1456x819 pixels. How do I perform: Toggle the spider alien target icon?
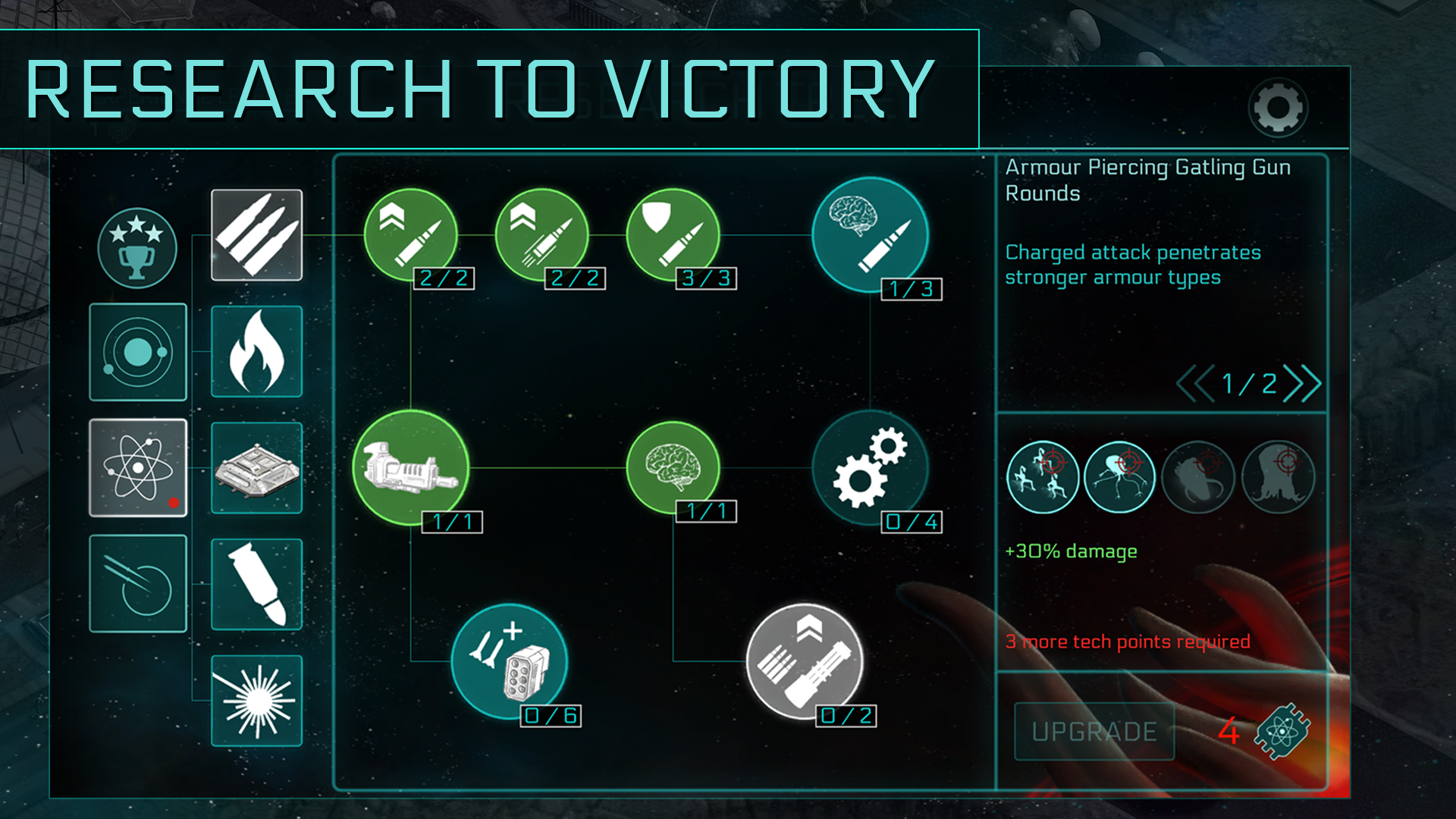[x=1120, y=476]
